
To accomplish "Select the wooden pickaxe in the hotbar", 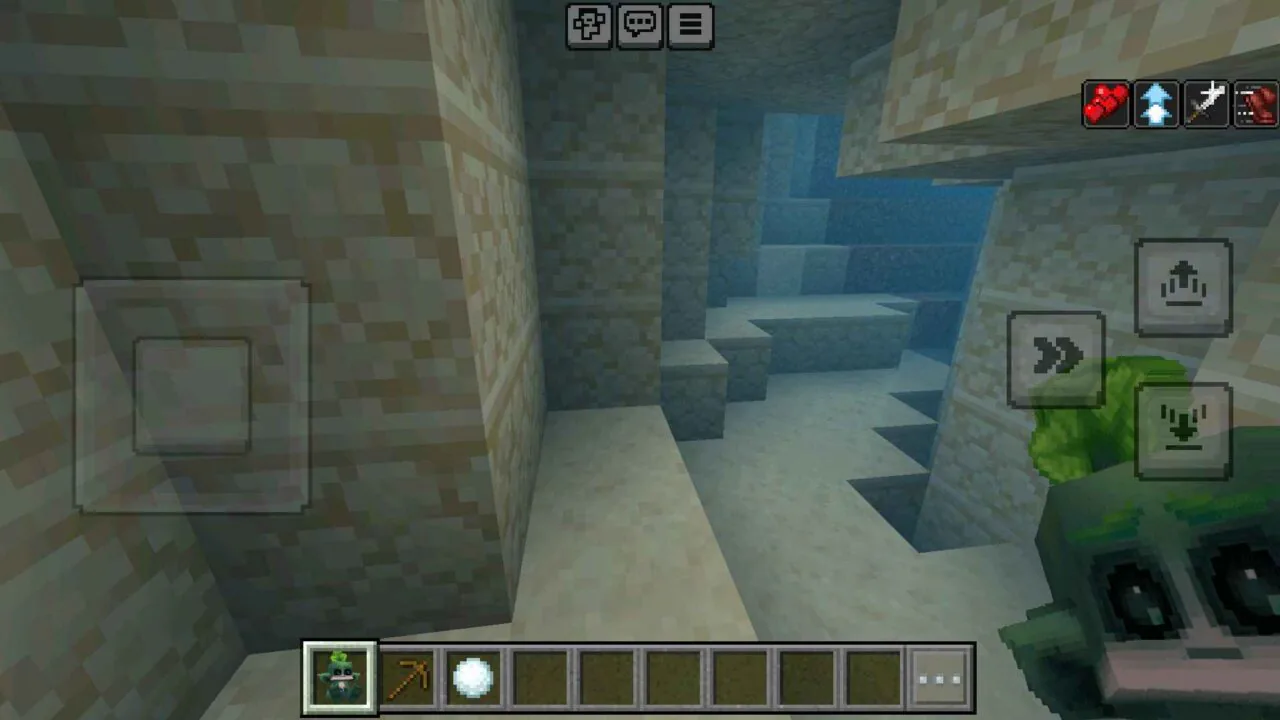I will tap(405, 678).
